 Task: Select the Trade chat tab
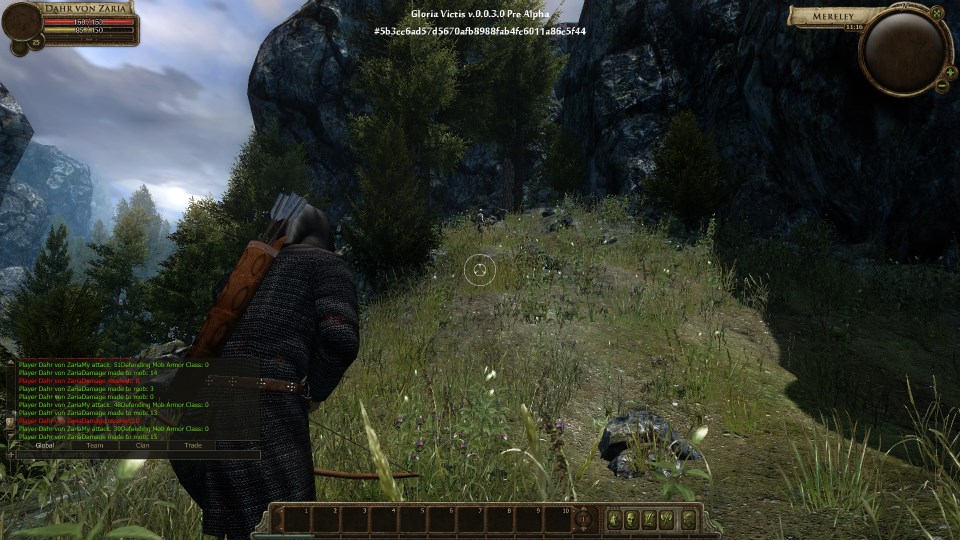193,445
